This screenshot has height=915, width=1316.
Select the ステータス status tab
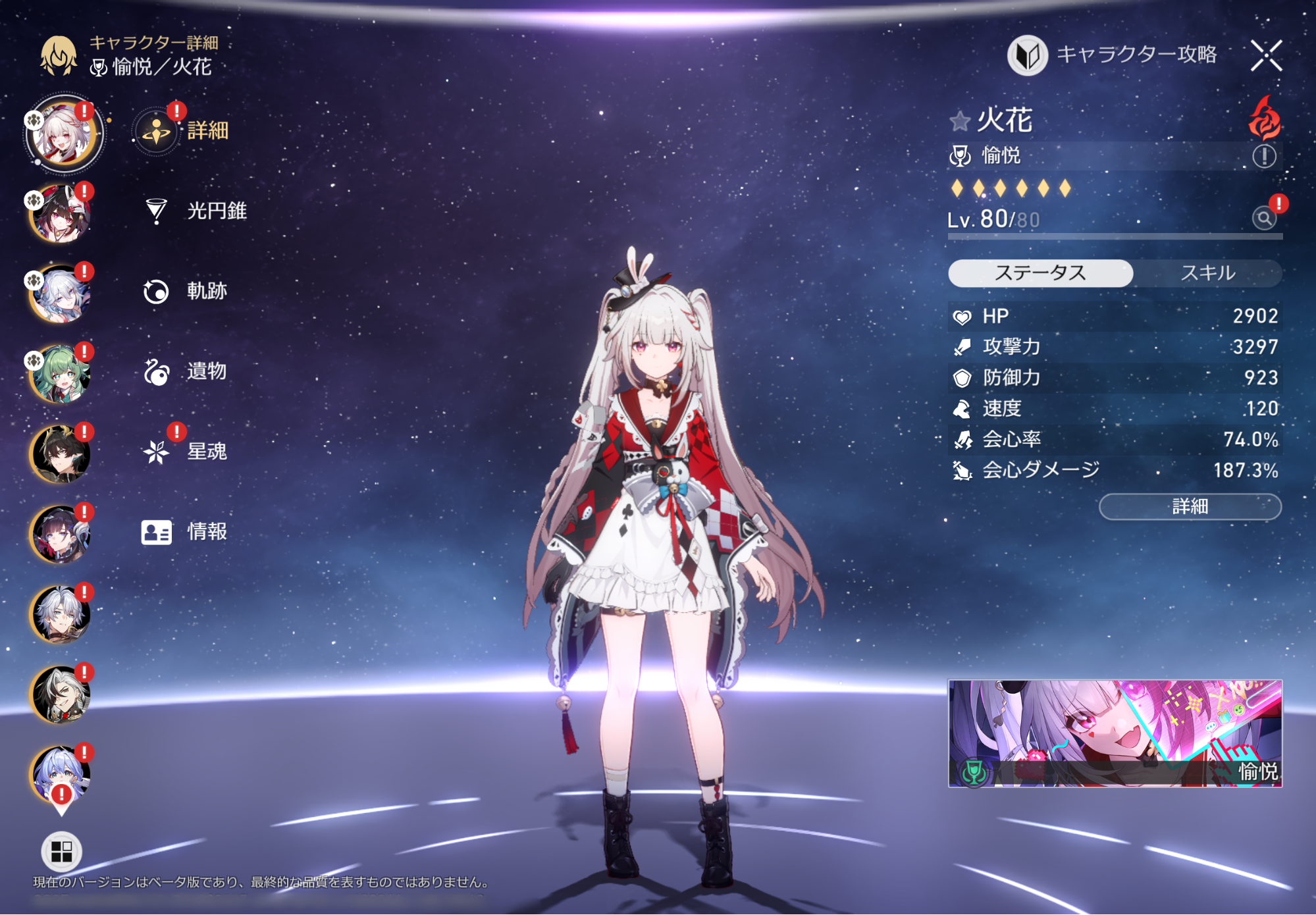coord(1040,273)
